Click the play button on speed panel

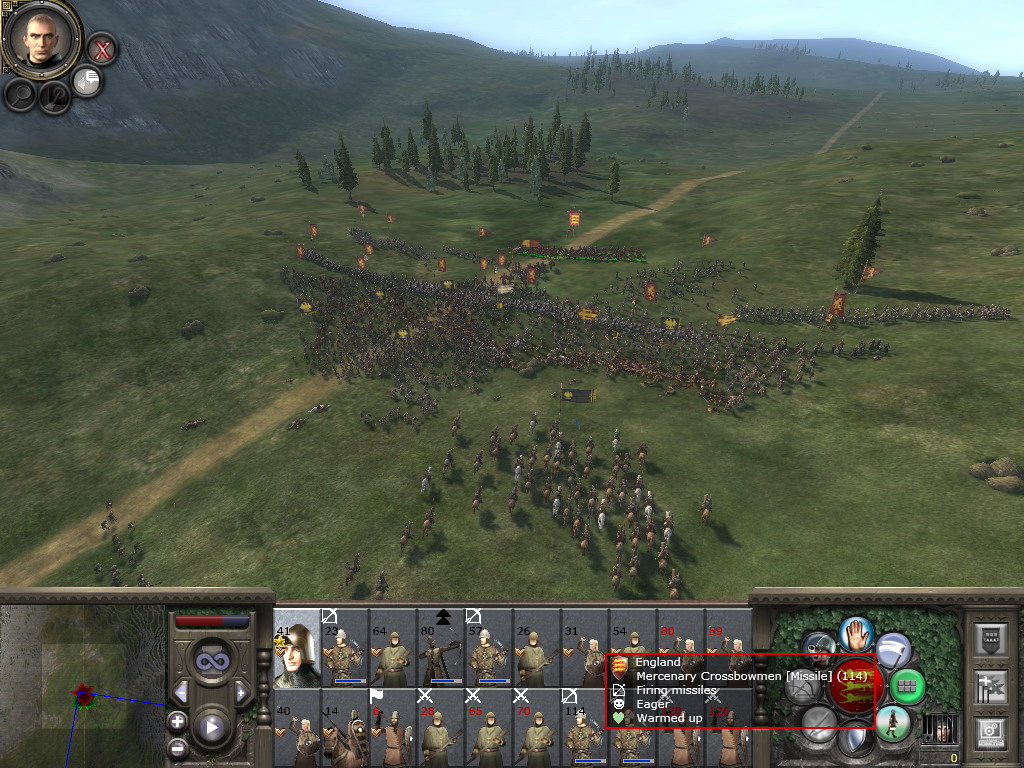[x=210, y=727]
